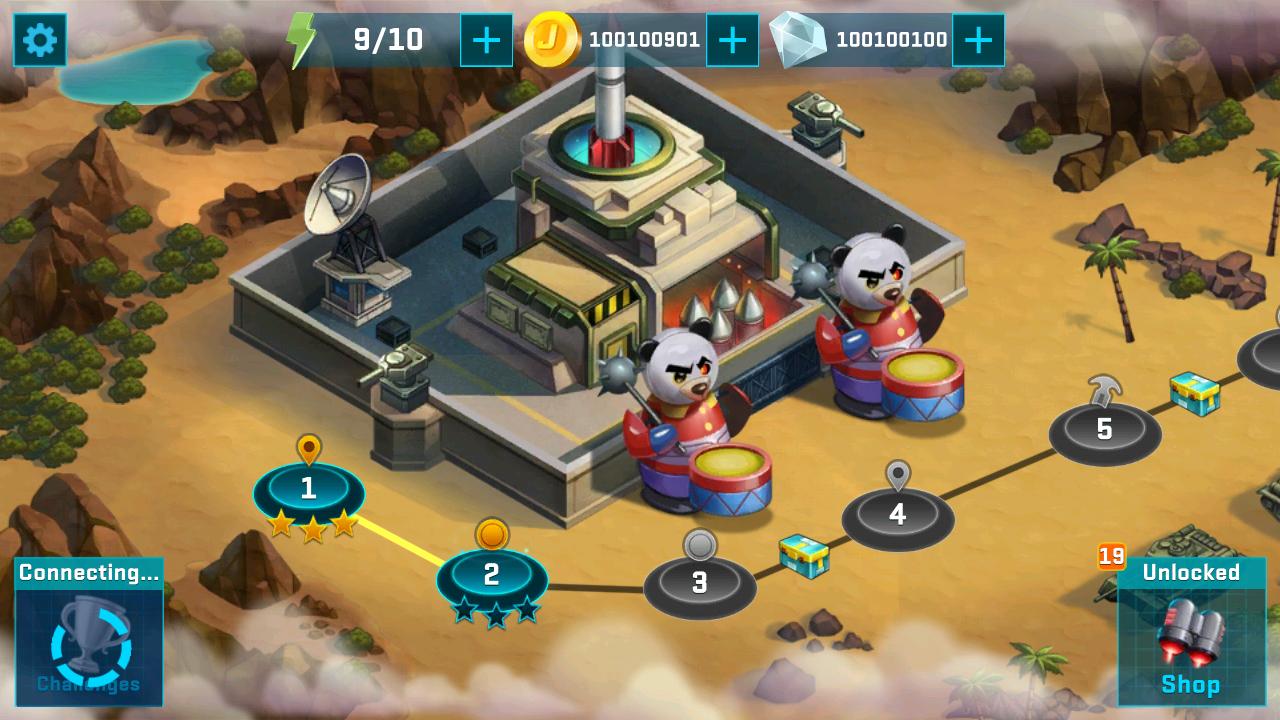This screenshot has height=720, width=1280.
Task: Open the settings gear menu
Action: point(40,40)
